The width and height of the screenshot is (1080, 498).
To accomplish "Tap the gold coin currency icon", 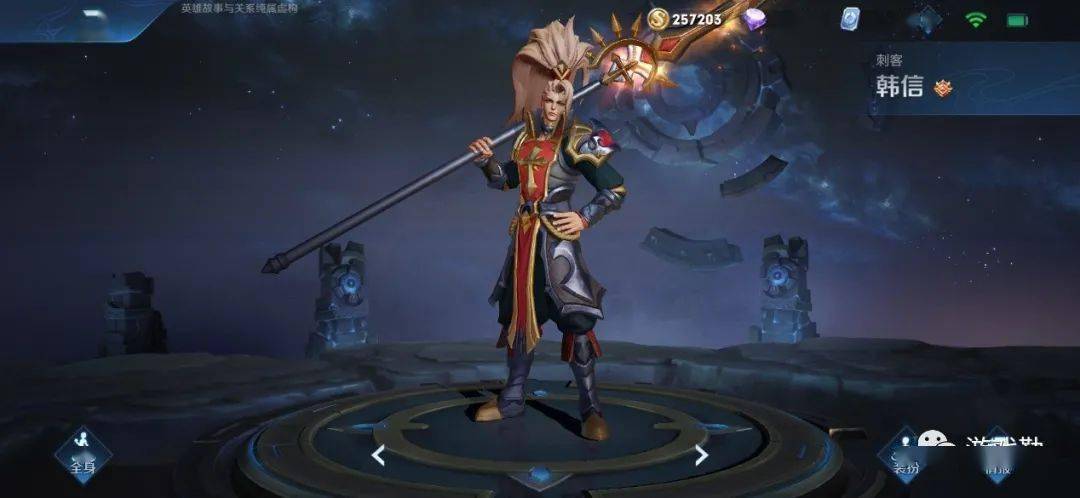I will 657,18.
